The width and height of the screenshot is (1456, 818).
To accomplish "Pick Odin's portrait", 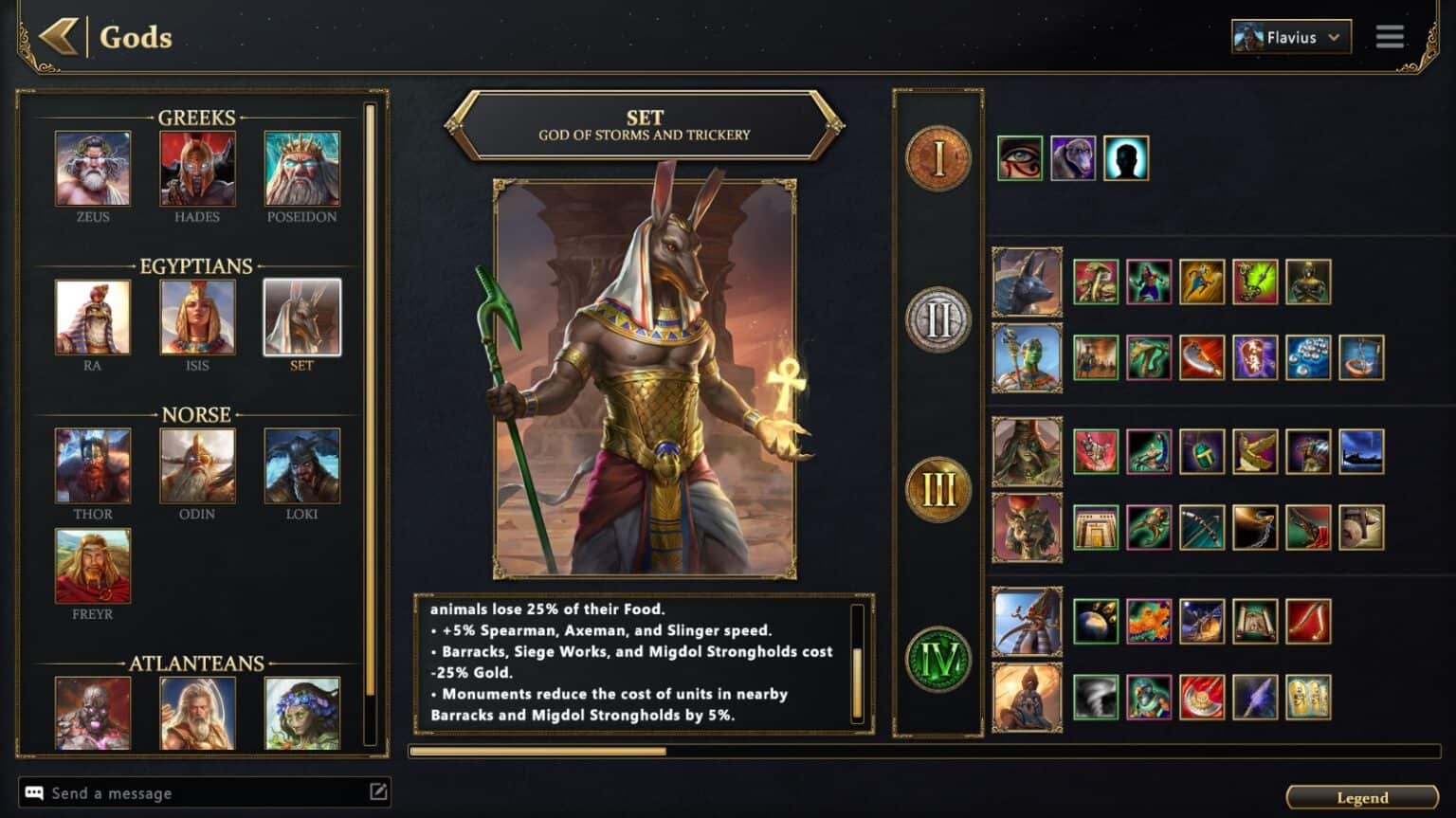I will point(197,465).
